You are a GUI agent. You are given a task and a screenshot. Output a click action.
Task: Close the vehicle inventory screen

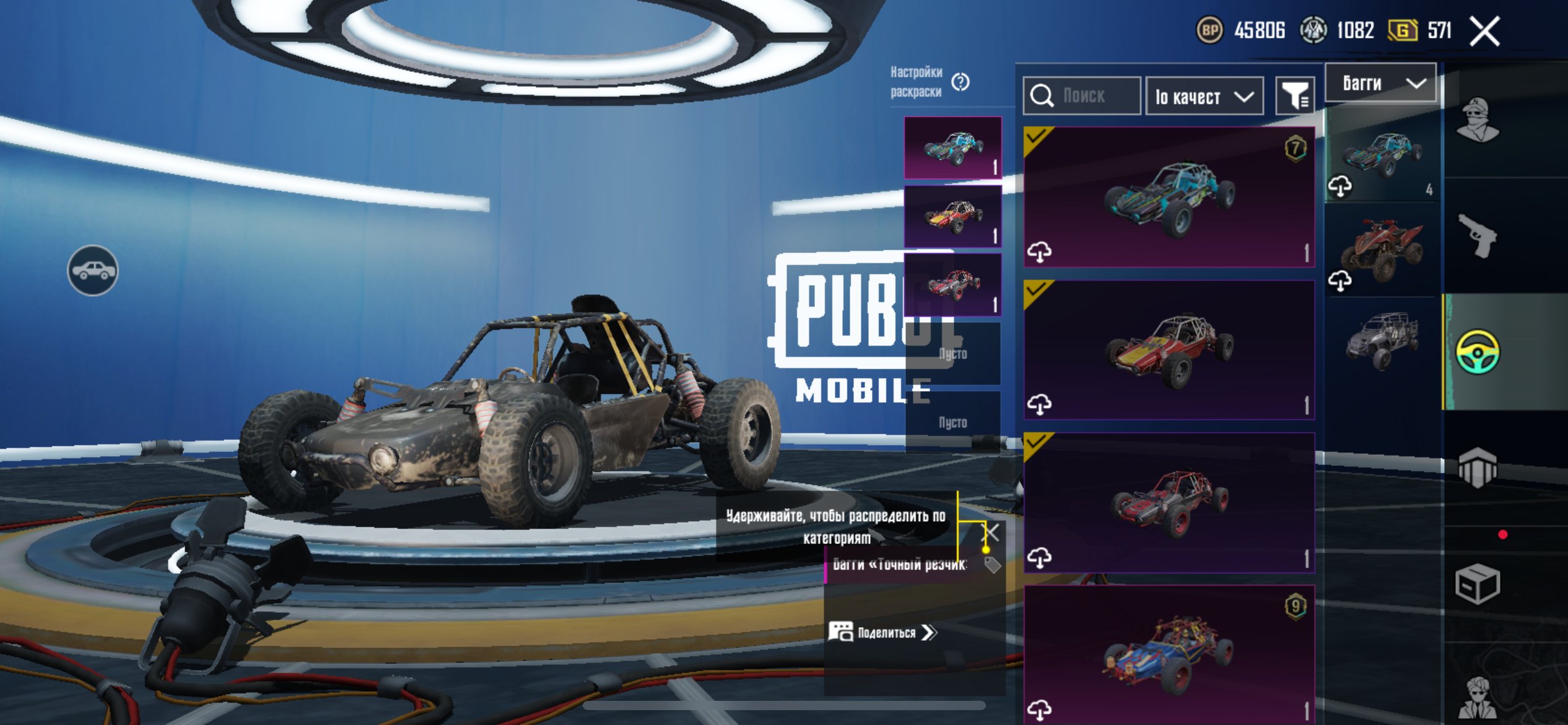click(1485, 32)
